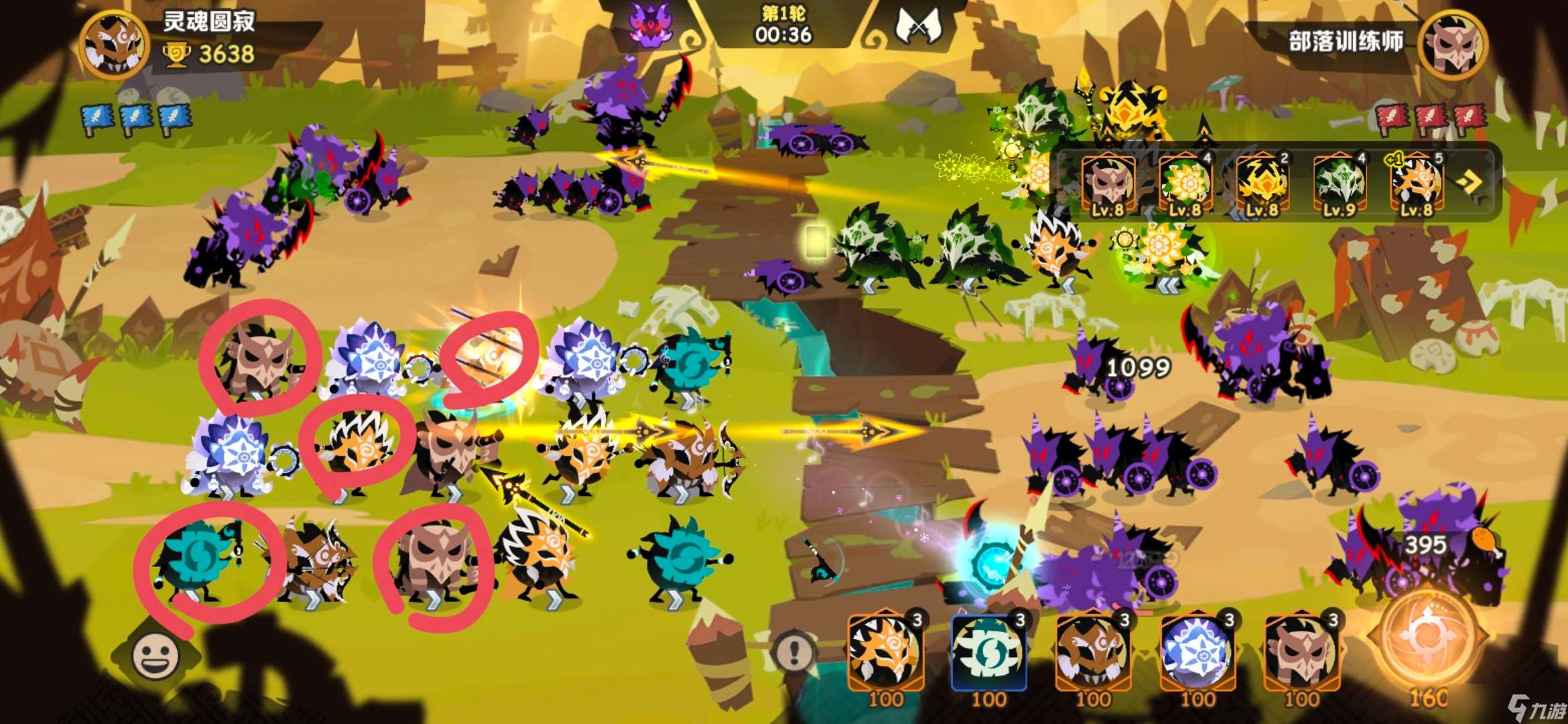Collapse the enemy lineup panel with the yellow arrow
Viewport: 1568px width, 724px height.
[1469, 182]
